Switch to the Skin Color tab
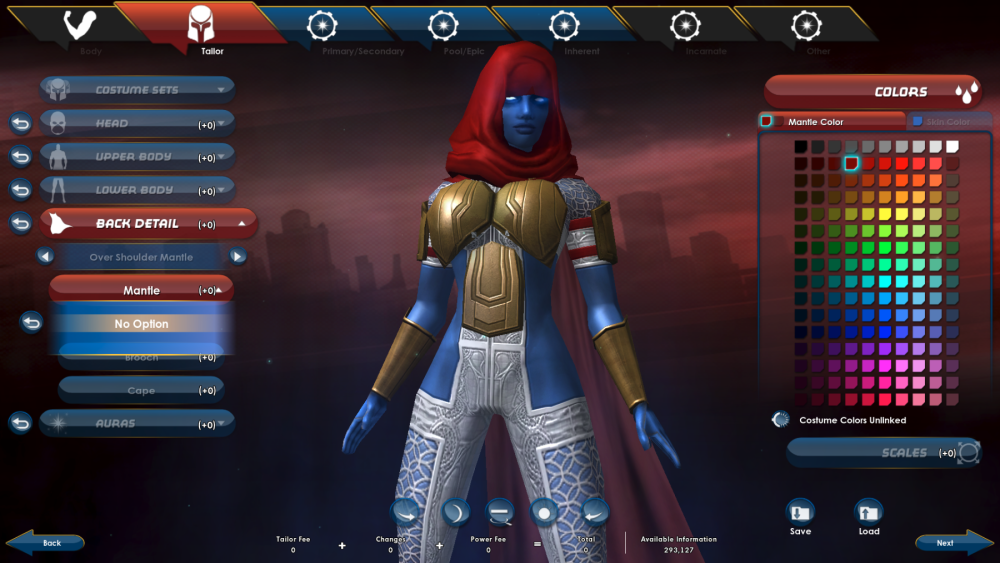The width and height of the screenshot is (1000, 563). pos(945,122)
